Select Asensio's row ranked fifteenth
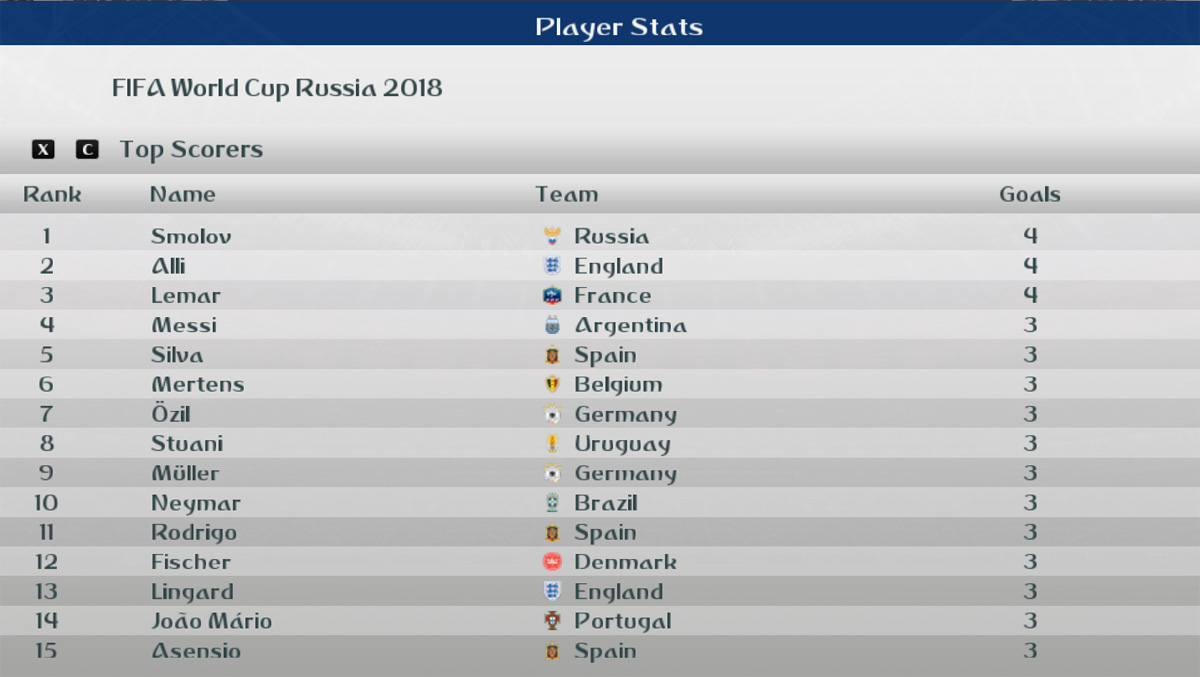Image resolution: width=1200 pixels, height=677 pixels. 196,651
